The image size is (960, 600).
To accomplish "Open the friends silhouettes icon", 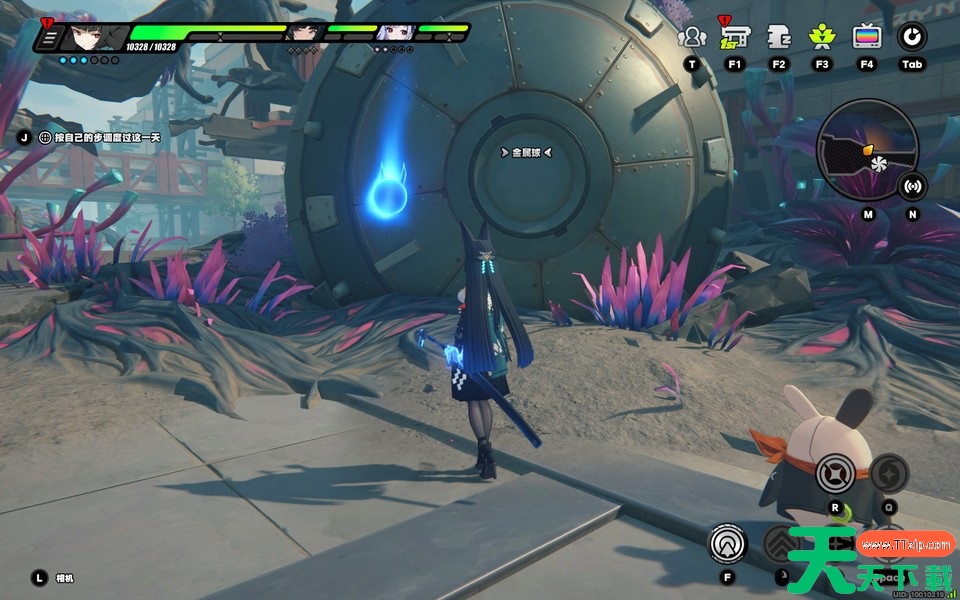I will click(691, 38).
